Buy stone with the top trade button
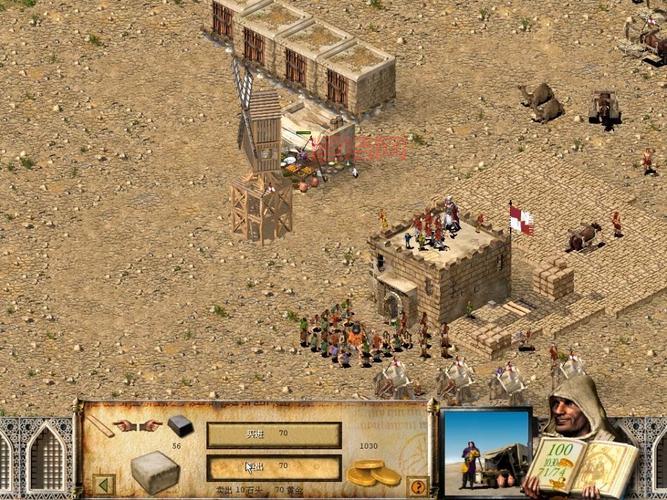This screenshot has height=500, width=667. [x=273, y=435]
